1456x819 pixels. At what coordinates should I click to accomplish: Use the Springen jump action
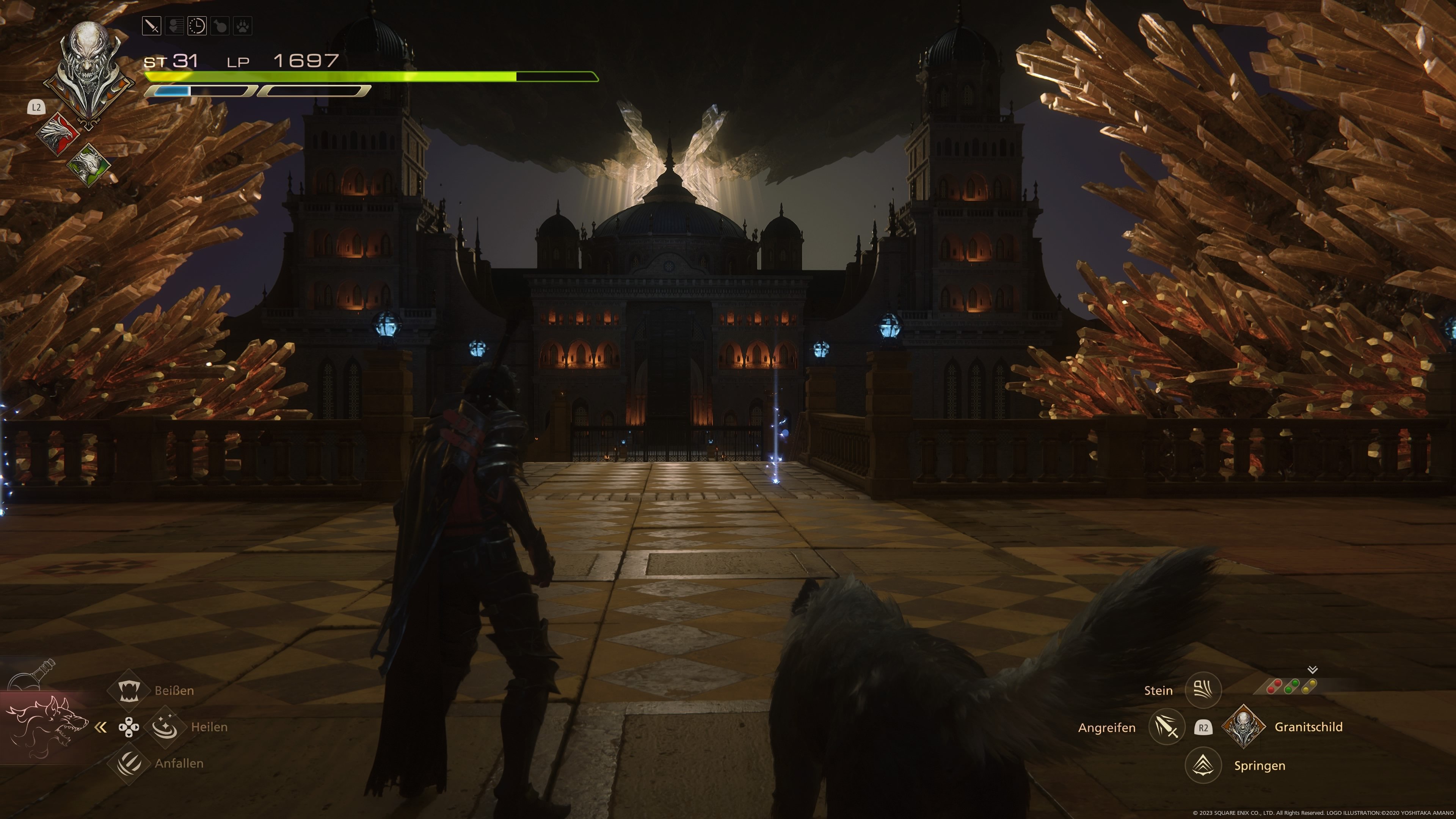[x=1203, y=765]
